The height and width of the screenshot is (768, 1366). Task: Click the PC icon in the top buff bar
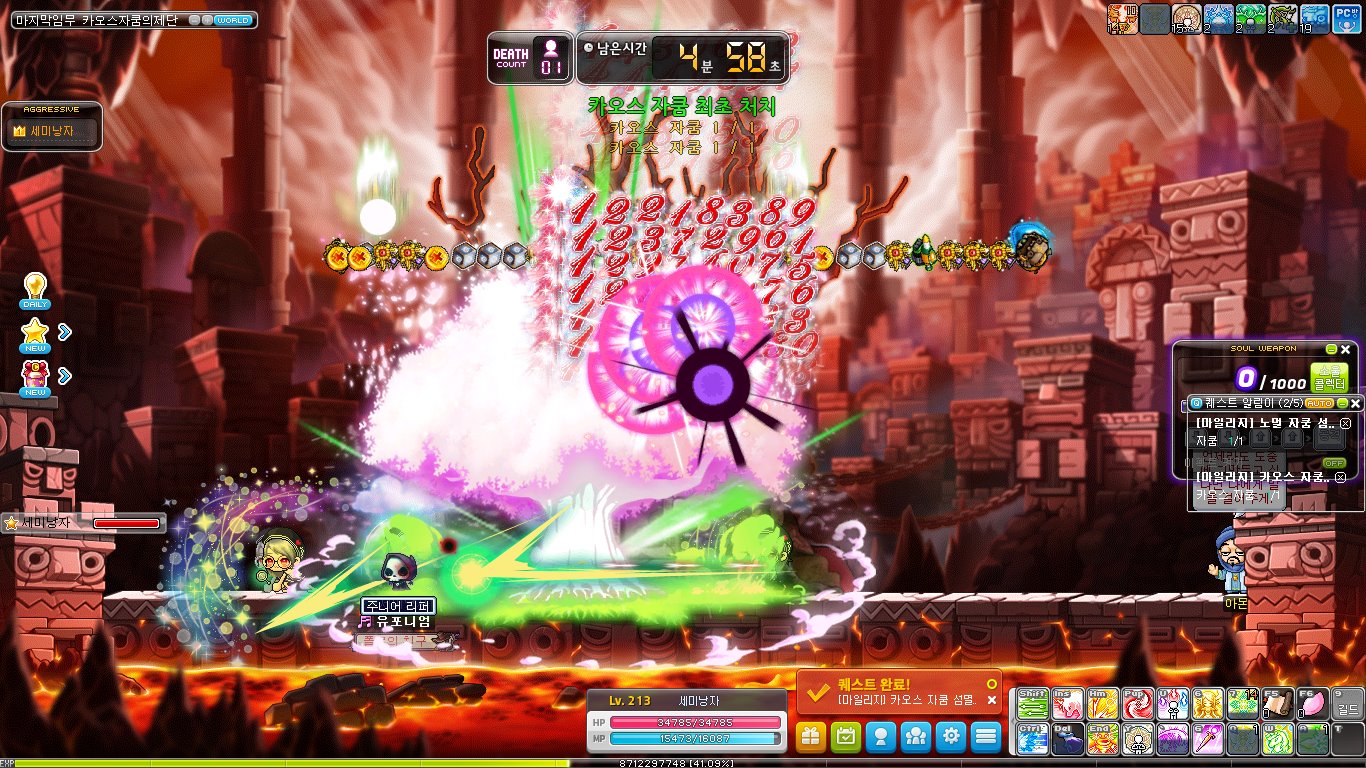[1345, 16]
